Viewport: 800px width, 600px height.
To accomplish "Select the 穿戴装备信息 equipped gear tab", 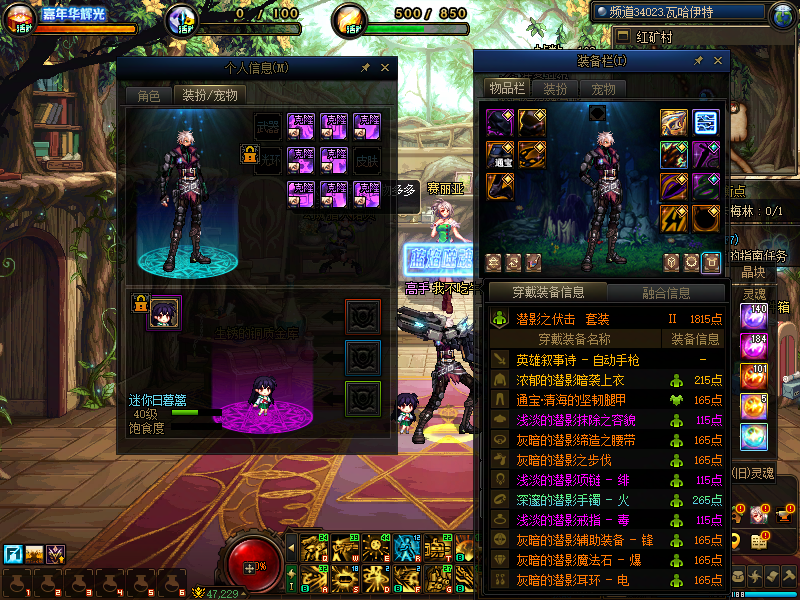I will click(x=547, y=293).
